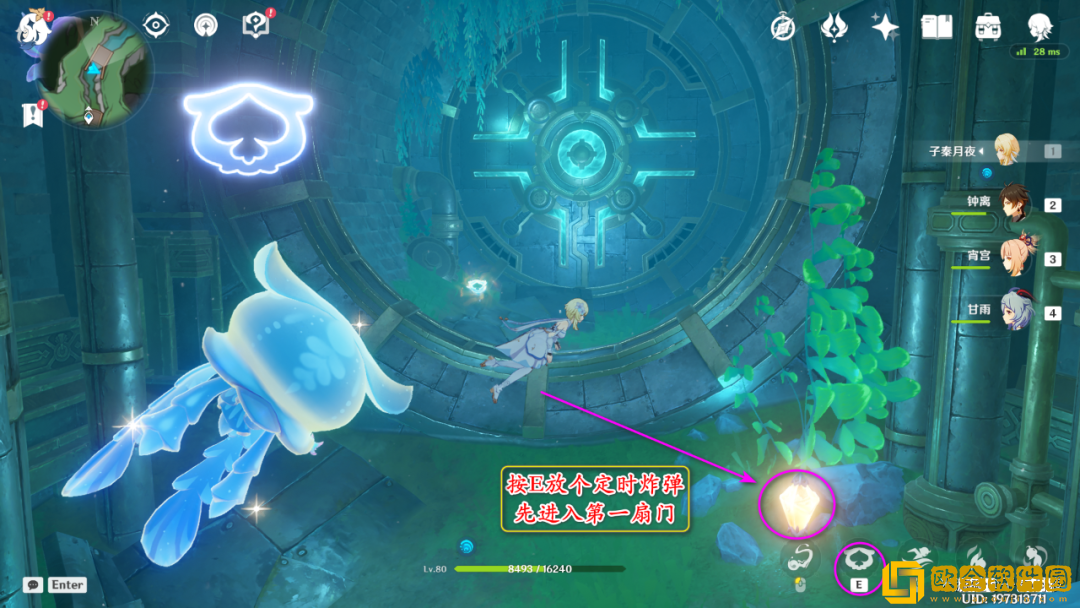Open the backpack inventory
The height and width of the screenshot is (608, 1080).
(988, 27)
